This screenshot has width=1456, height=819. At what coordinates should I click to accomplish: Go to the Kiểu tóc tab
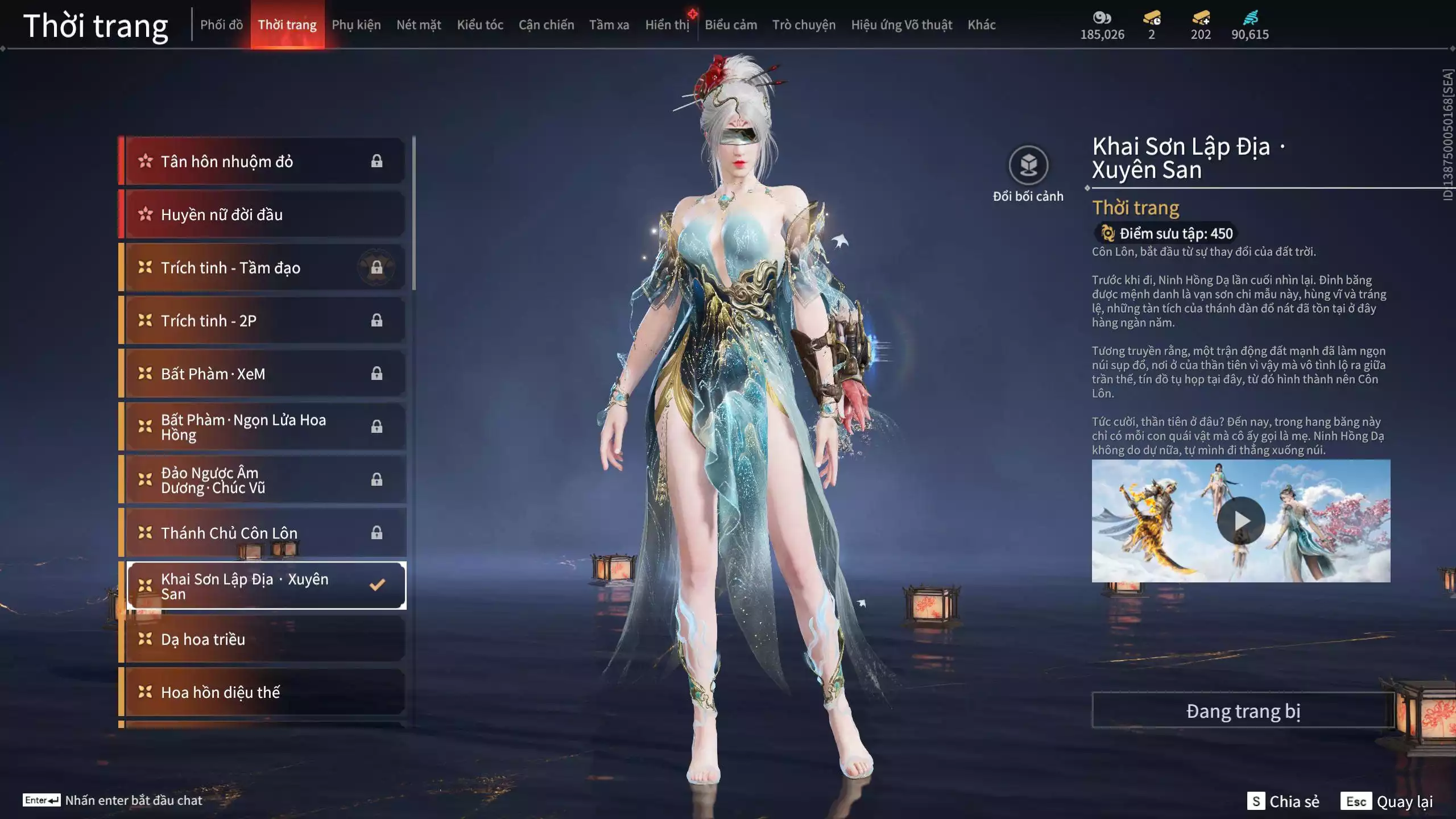click(x=480, y=25)
